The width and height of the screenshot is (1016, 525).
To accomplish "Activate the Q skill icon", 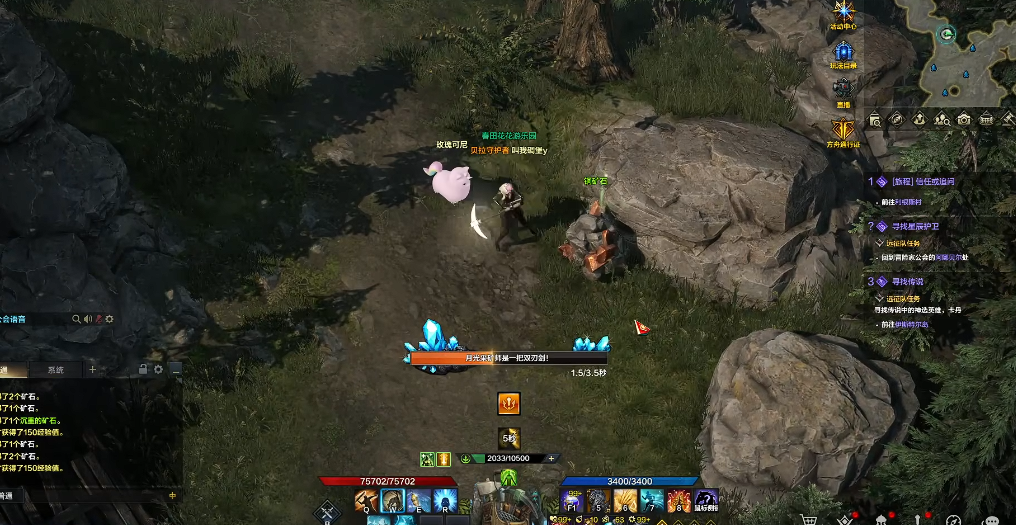I will pos(366,500).
